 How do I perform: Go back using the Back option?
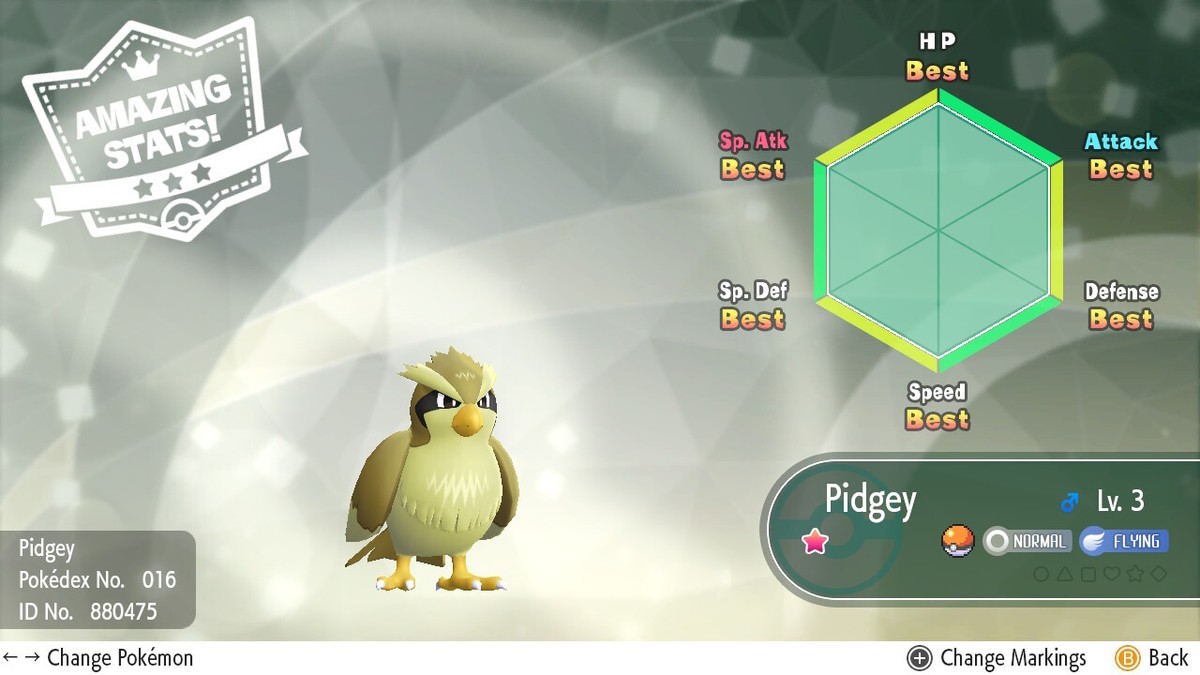tap(1152, 658)
